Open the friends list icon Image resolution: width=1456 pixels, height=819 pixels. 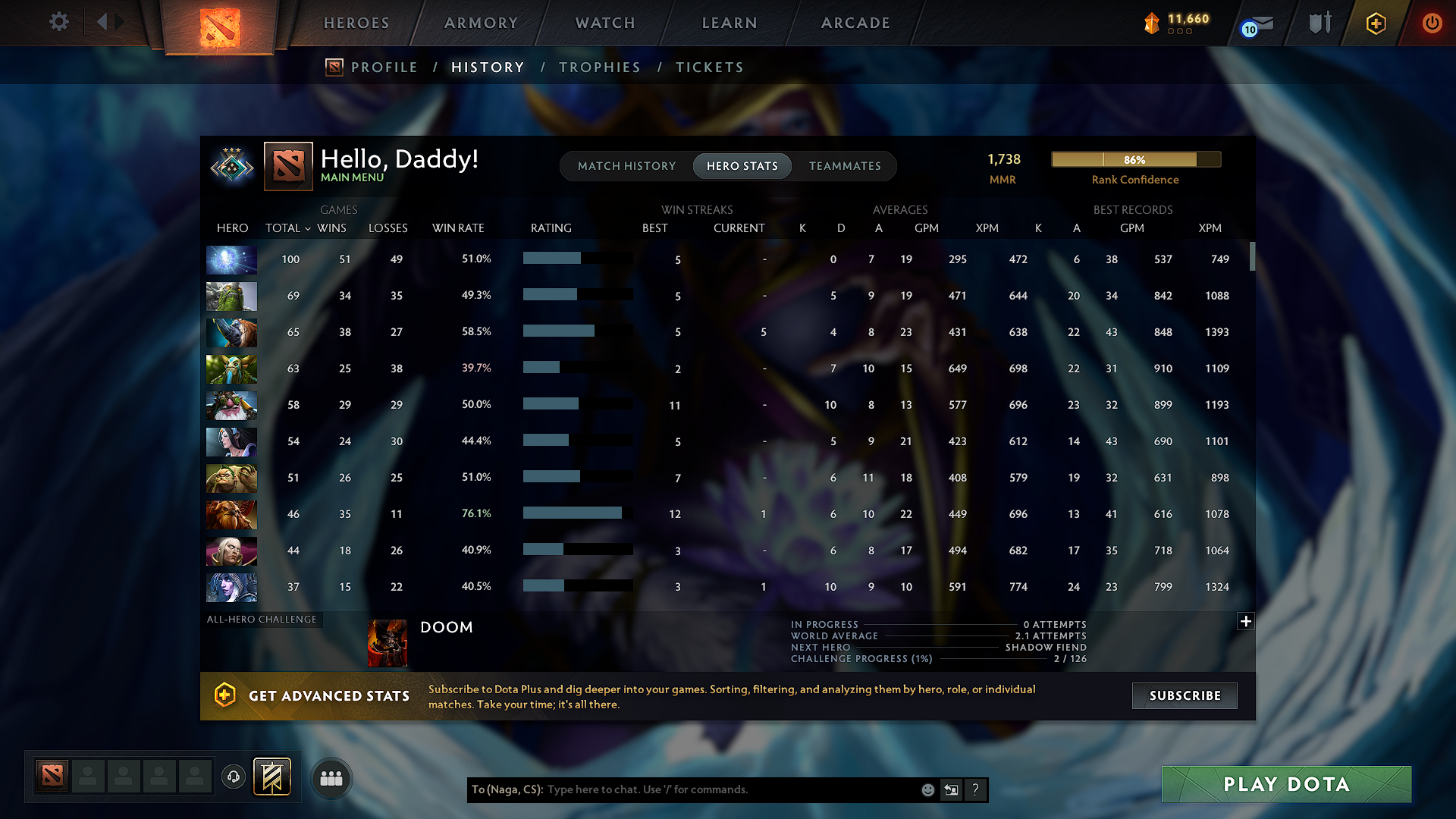tap(331, 777)
